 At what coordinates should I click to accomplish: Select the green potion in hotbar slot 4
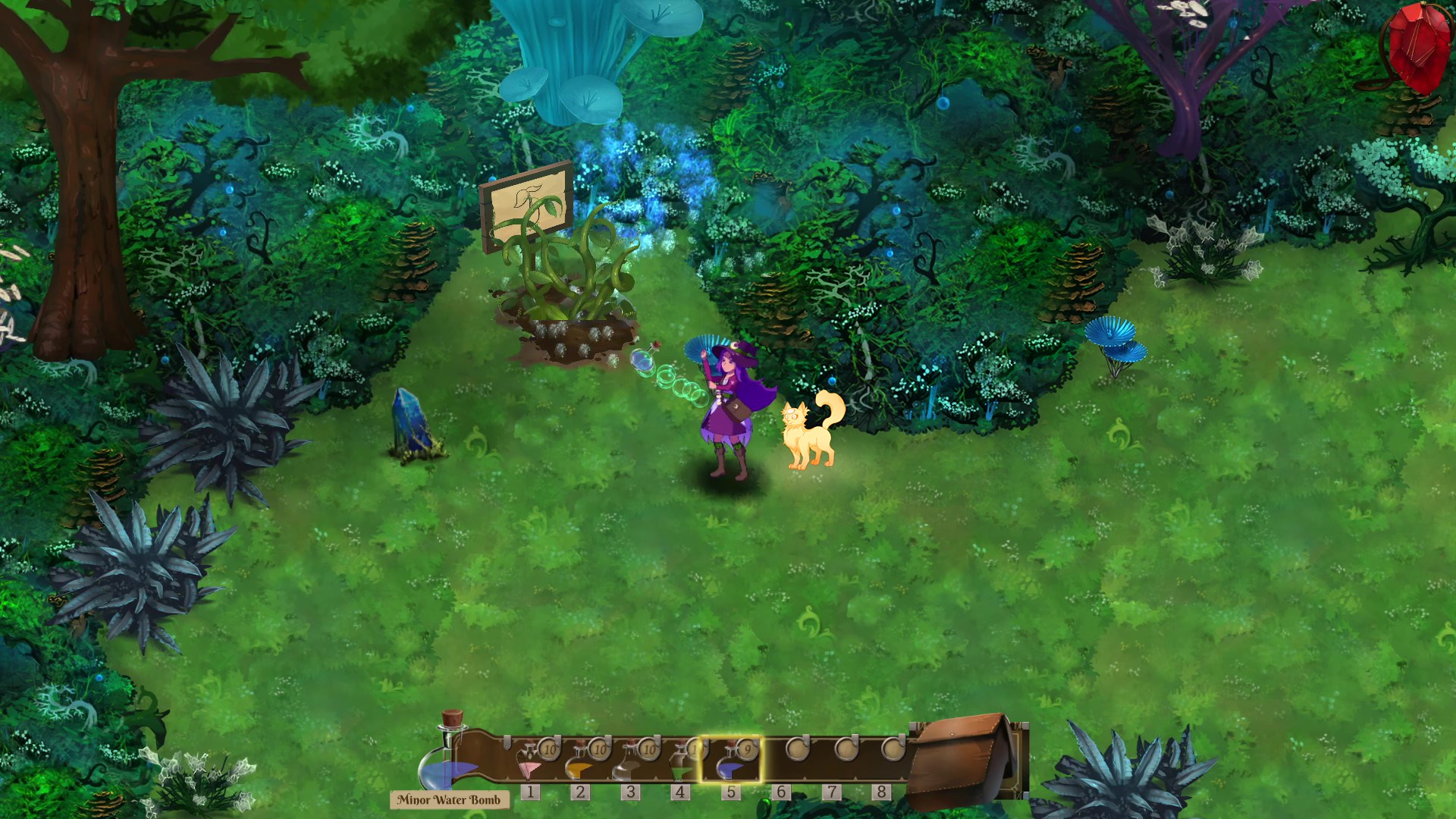[x=679, y=764]
